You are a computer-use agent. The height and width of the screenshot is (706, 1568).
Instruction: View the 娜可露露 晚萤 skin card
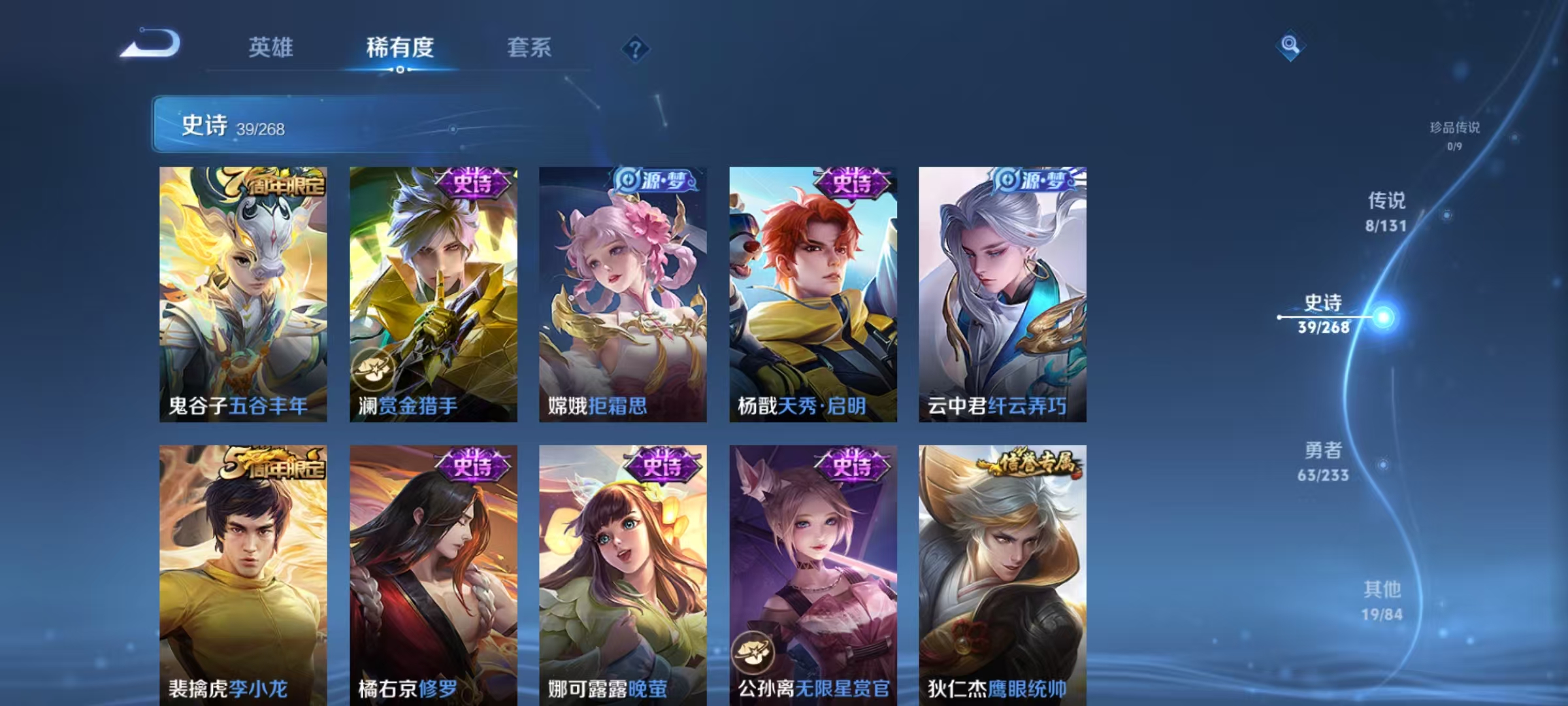623,575
